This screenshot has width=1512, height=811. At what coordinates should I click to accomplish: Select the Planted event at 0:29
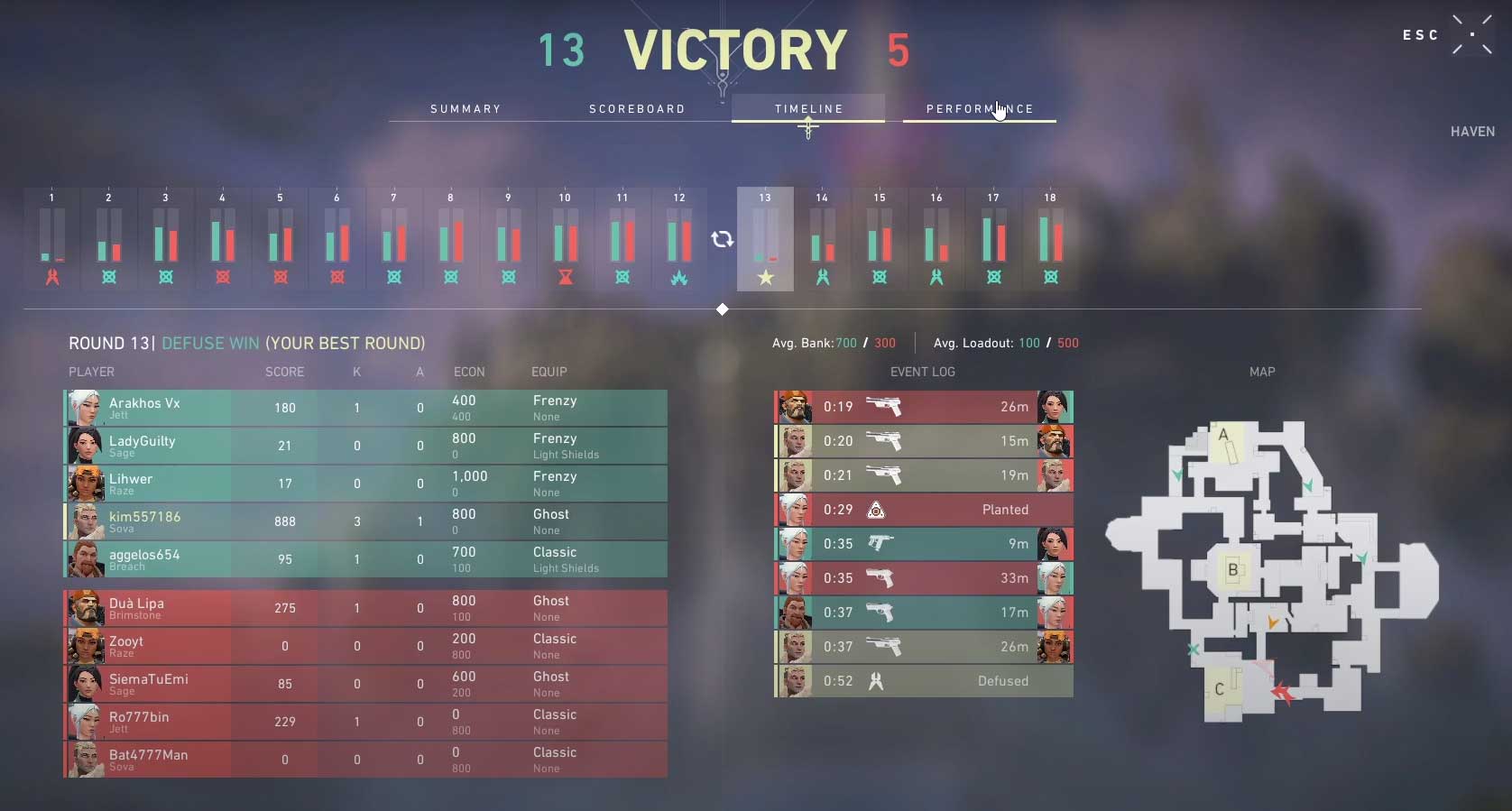[x=924, y=510]
